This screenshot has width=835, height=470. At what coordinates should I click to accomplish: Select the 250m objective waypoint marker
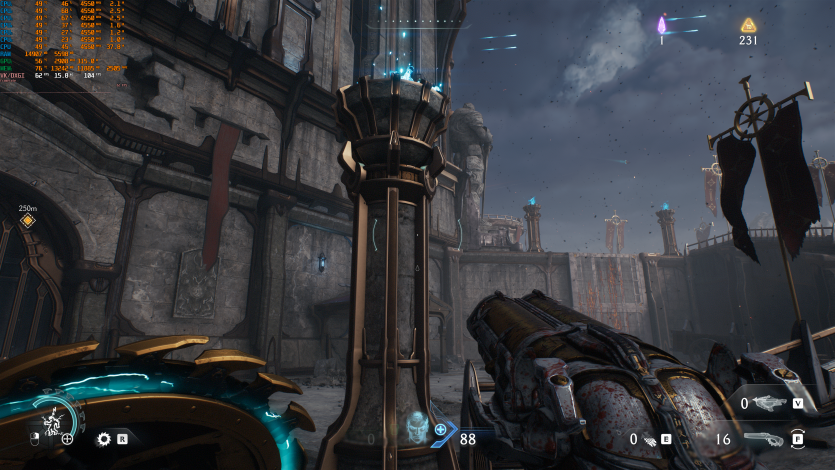click(x=28, y=220)
